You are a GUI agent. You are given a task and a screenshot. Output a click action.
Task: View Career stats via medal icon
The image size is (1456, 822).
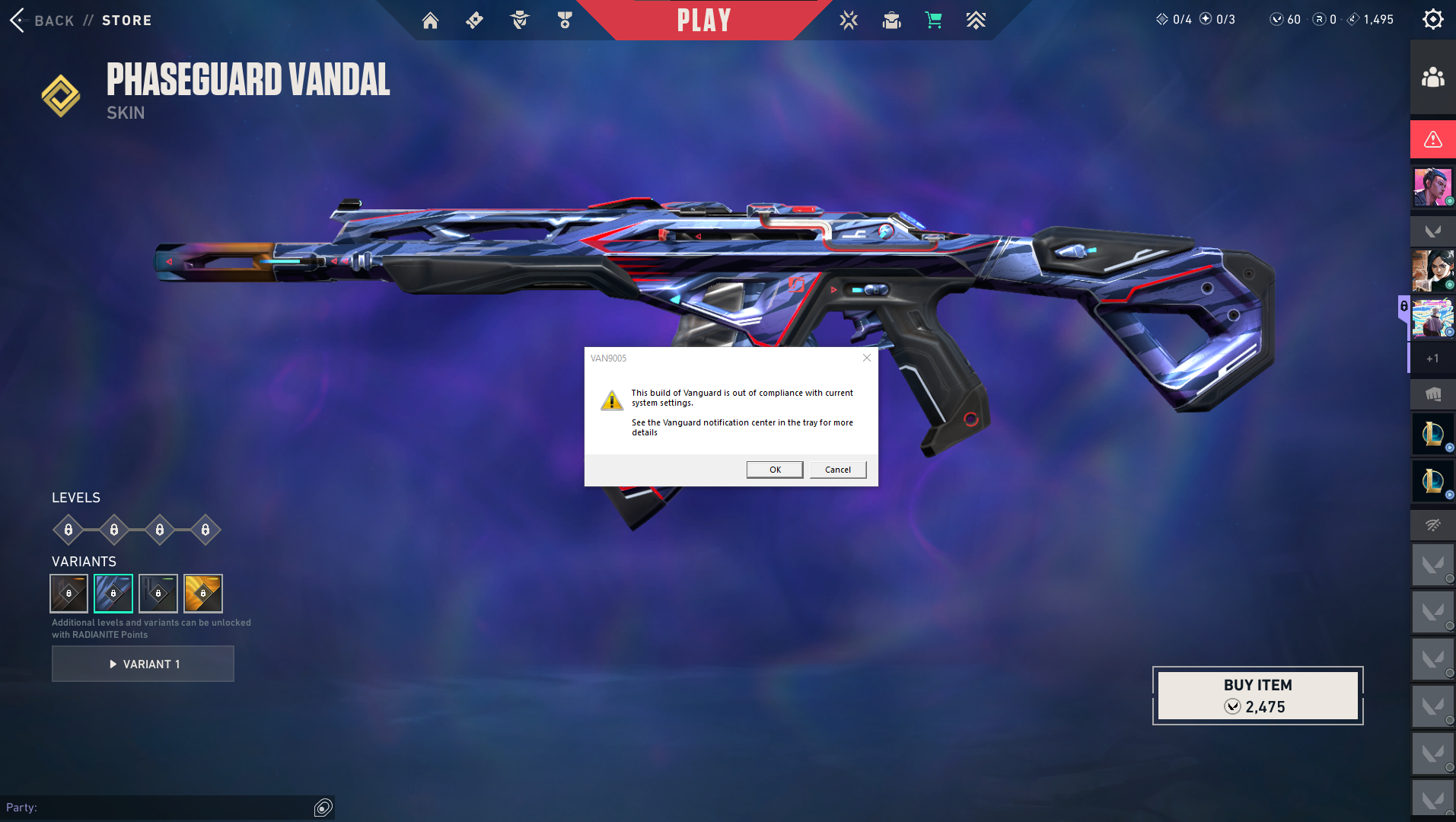(x=565, y=21)
